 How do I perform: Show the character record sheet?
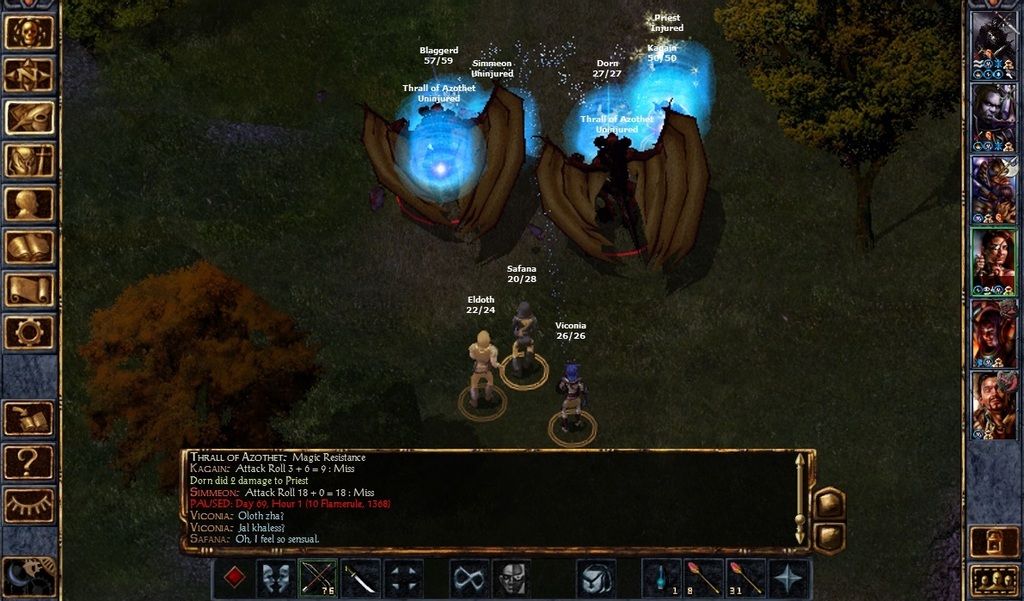pyautogui.click(x=29, y=204)
